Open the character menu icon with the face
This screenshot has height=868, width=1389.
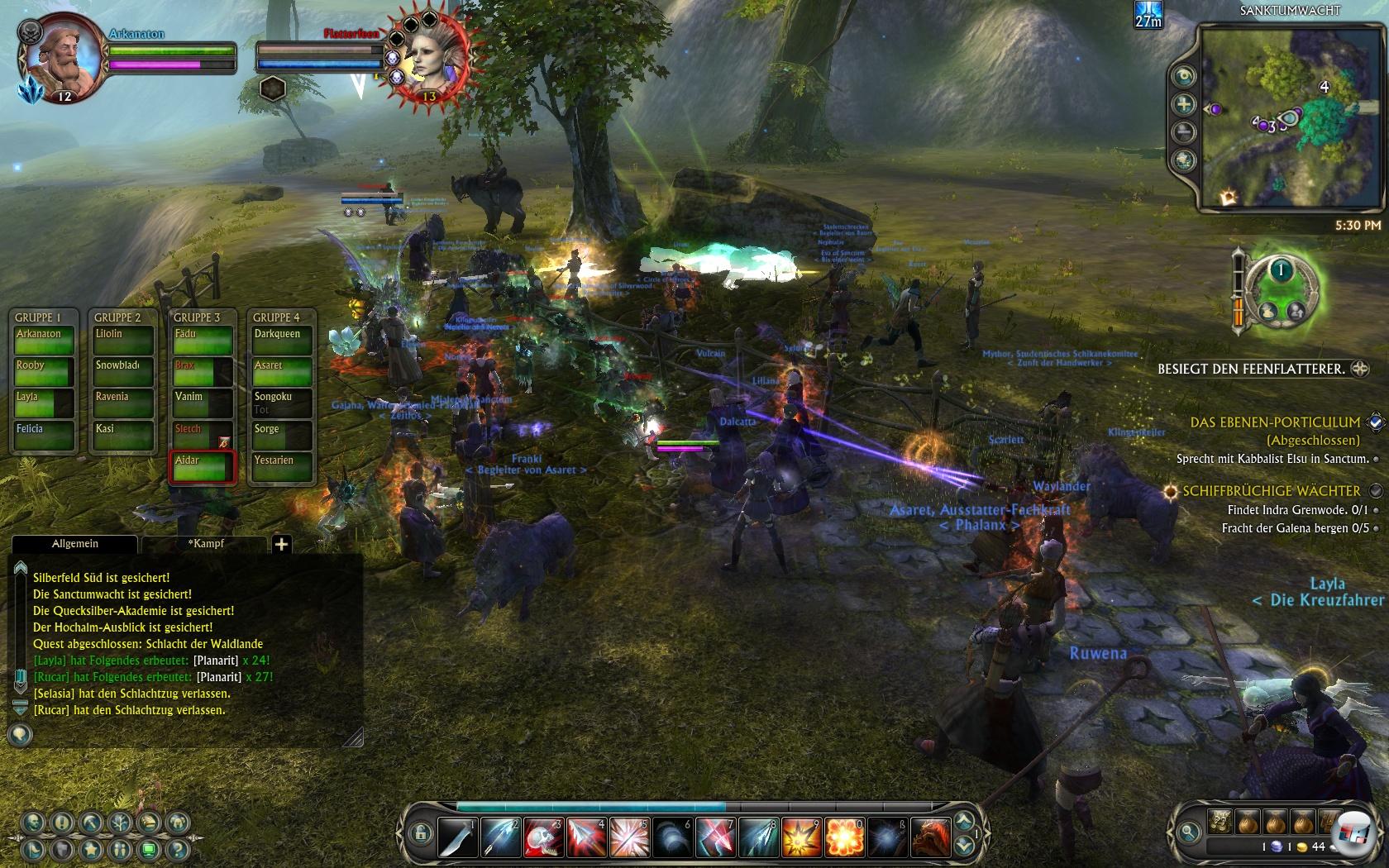pyautogui.click(x=34, y=823)
